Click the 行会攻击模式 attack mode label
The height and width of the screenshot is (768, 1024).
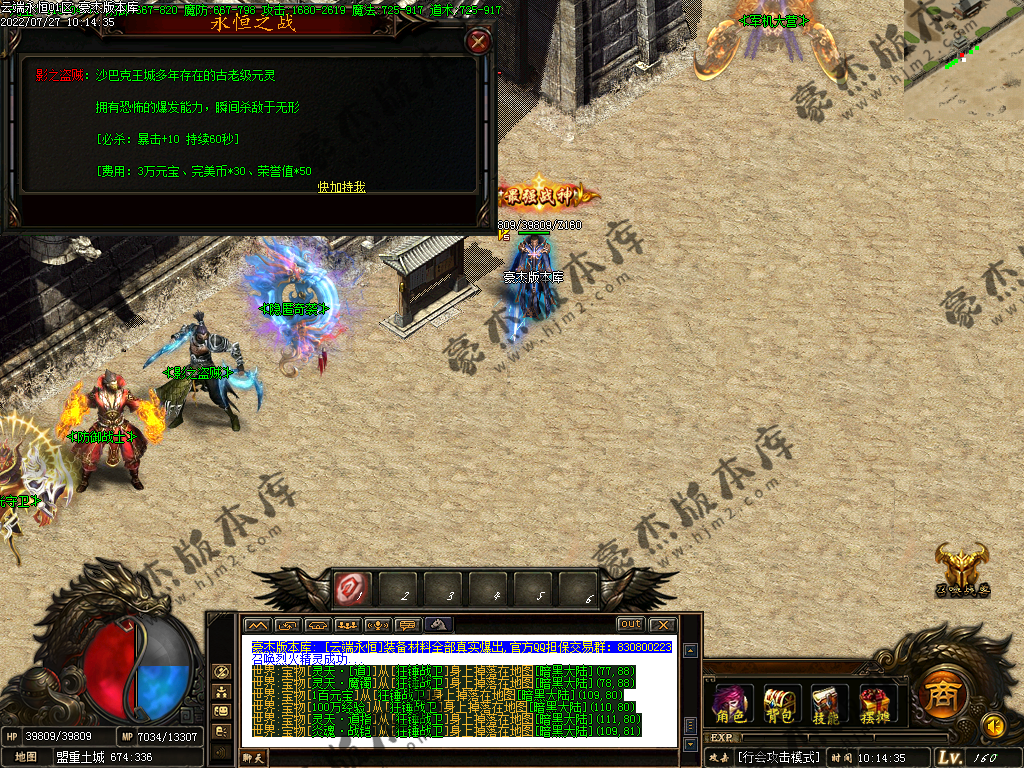tap(778, 758)
